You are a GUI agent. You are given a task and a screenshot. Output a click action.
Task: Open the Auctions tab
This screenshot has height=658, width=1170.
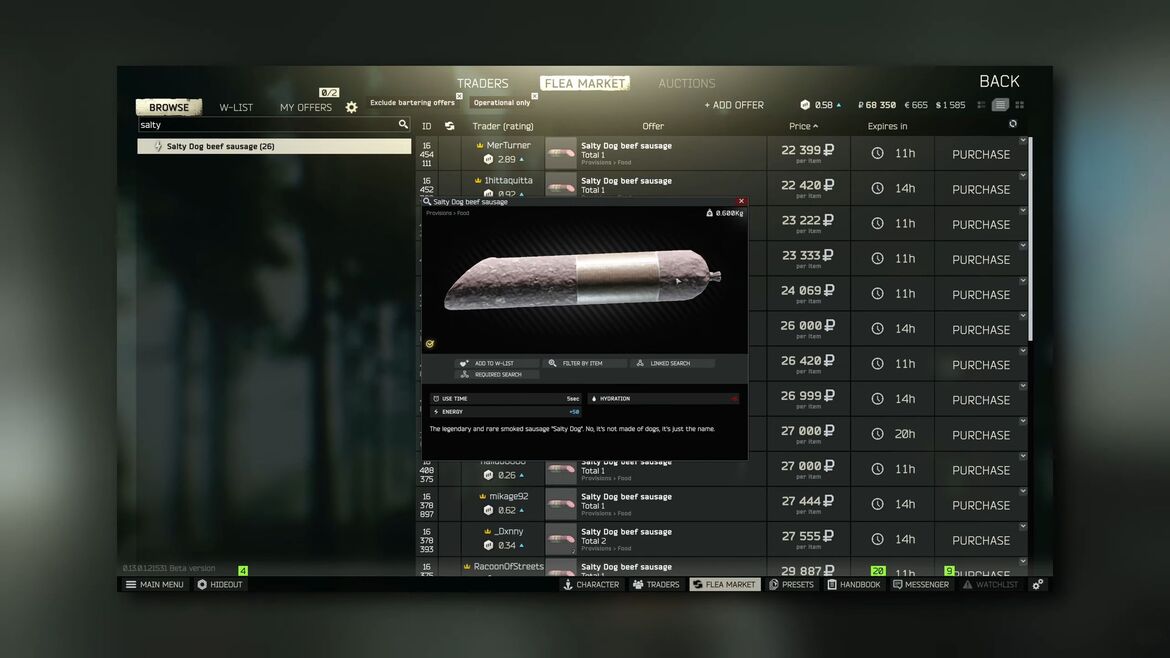686,84
